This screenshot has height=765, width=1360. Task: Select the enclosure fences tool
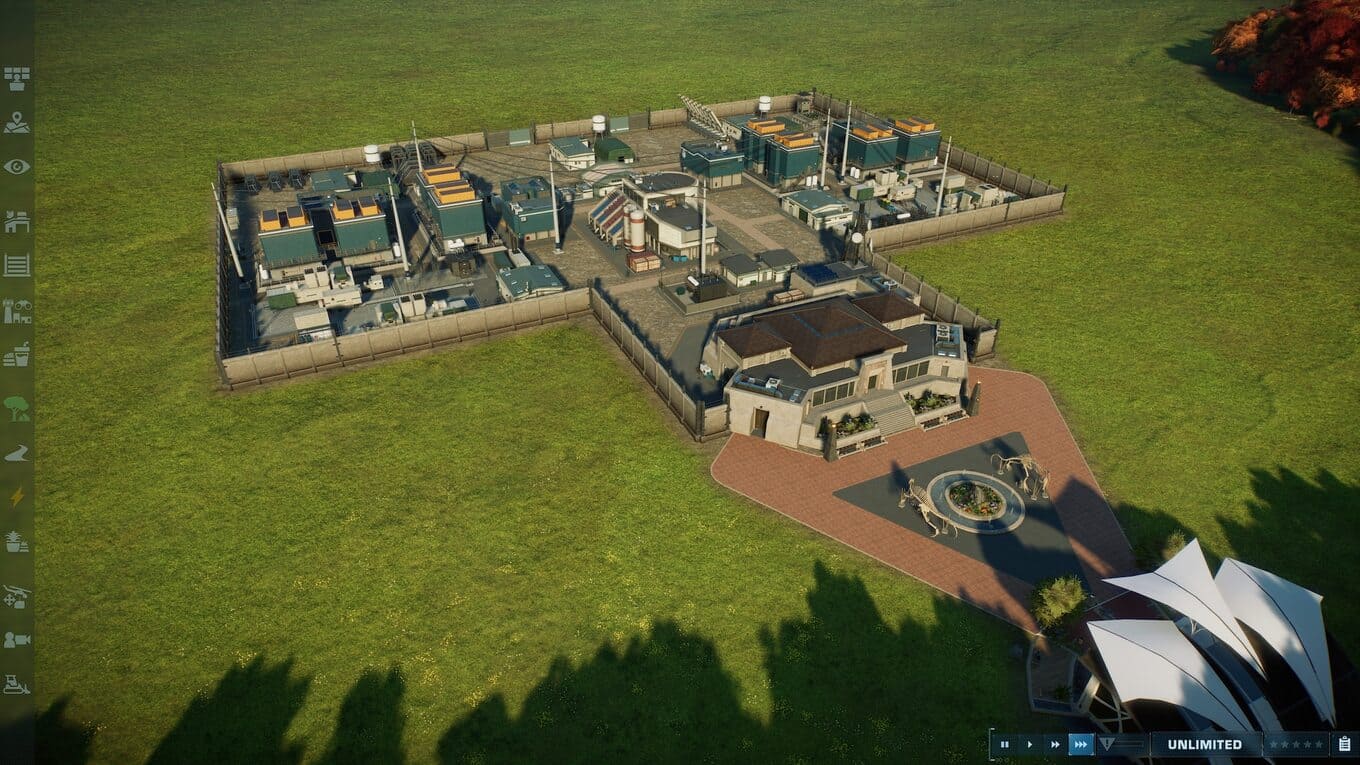point(17,265)
